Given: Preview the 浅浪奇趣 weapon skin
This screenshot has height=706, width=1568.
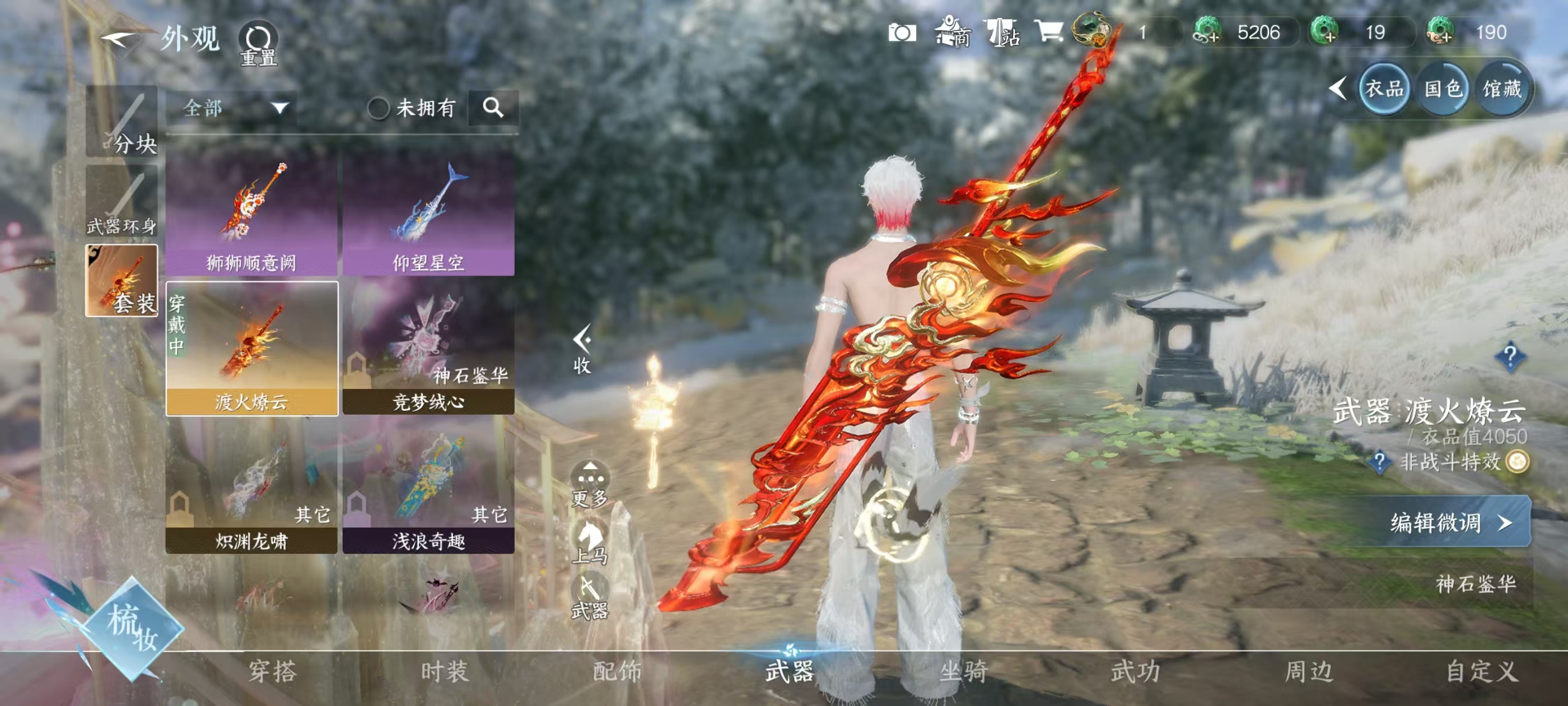Looking at the screenshot, I should pyautogui.click(x=428, y=487).
